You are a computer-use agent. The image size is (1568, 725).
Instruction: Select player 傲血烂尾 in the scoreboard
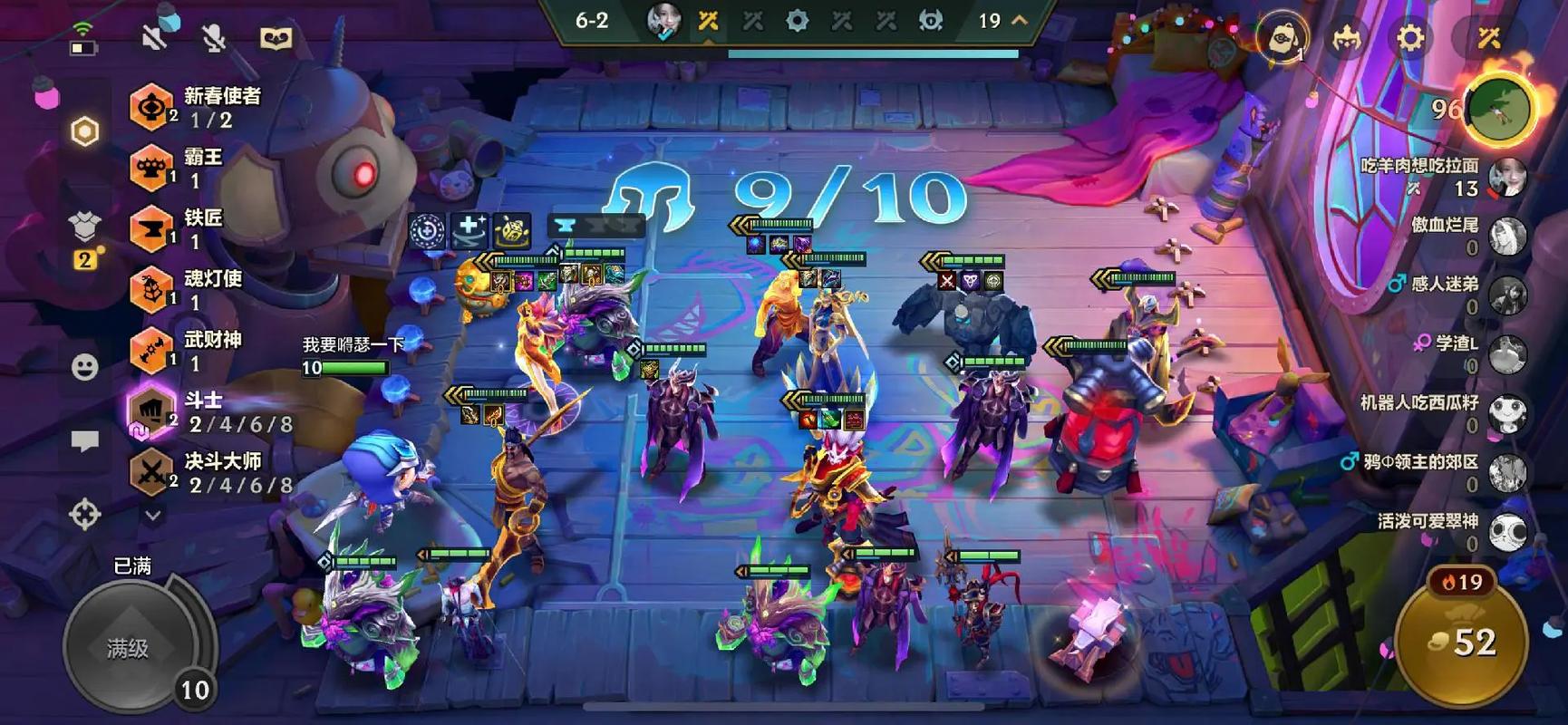click(1506, 237)
